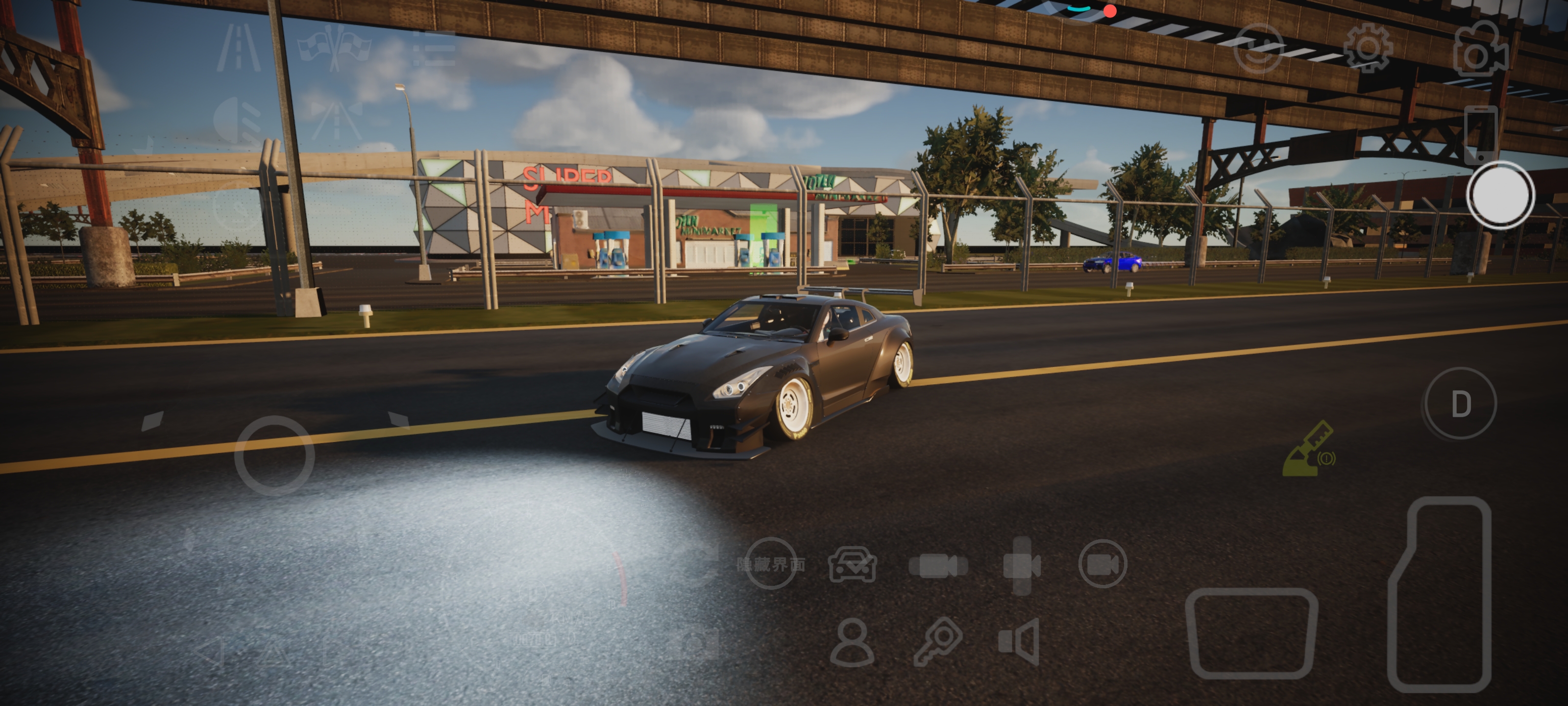Tap the white circular capture button
The width and height of the screenshot is (1568, 706).
coord(1500,196)
